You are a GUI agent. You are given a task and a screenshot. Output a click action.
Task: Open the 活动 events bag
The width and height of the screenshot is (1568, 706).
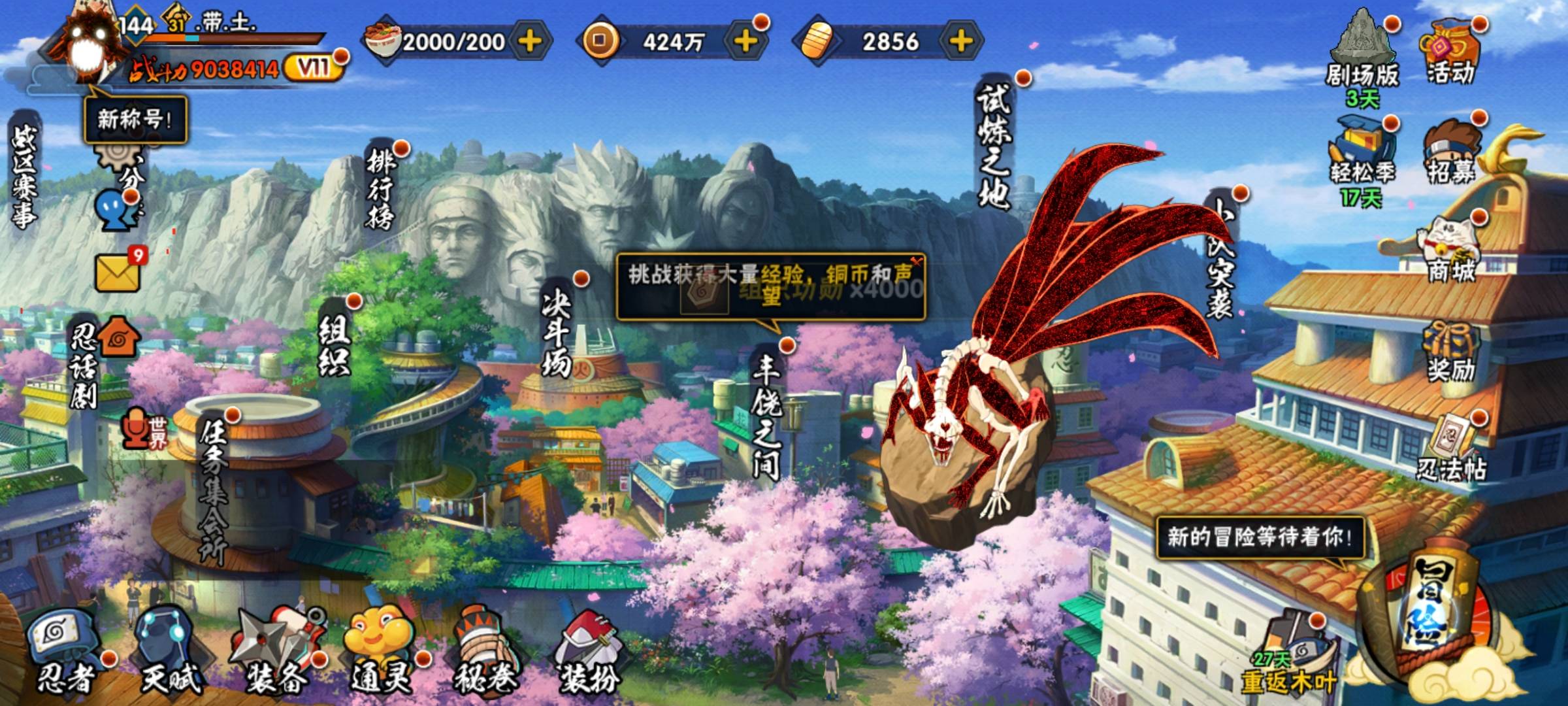(1450, 52)
